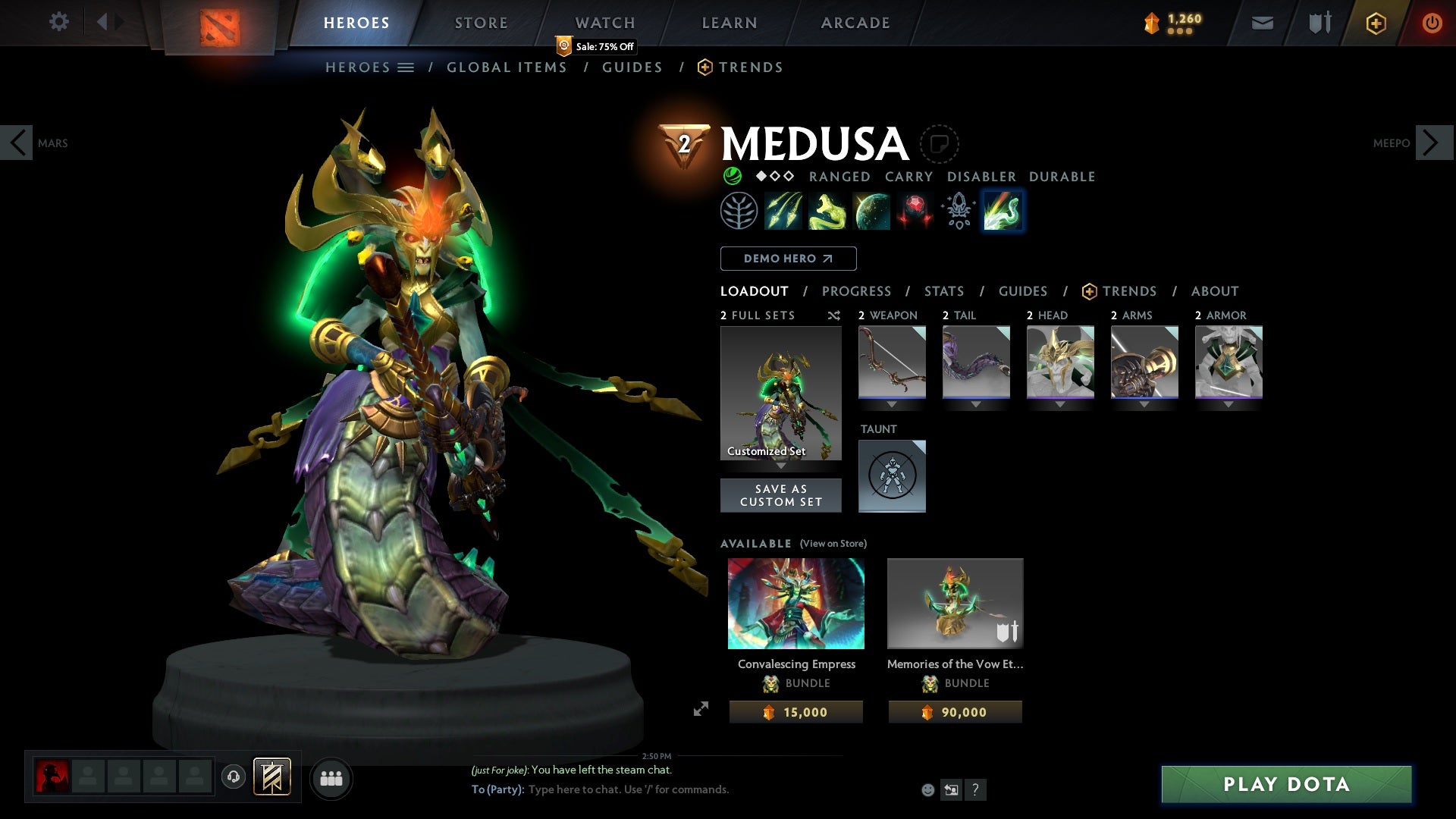Screen dimensions: 1456x819
Task: Expand the head slot item dropdown arrow
Action: [x=1060, y=404]
